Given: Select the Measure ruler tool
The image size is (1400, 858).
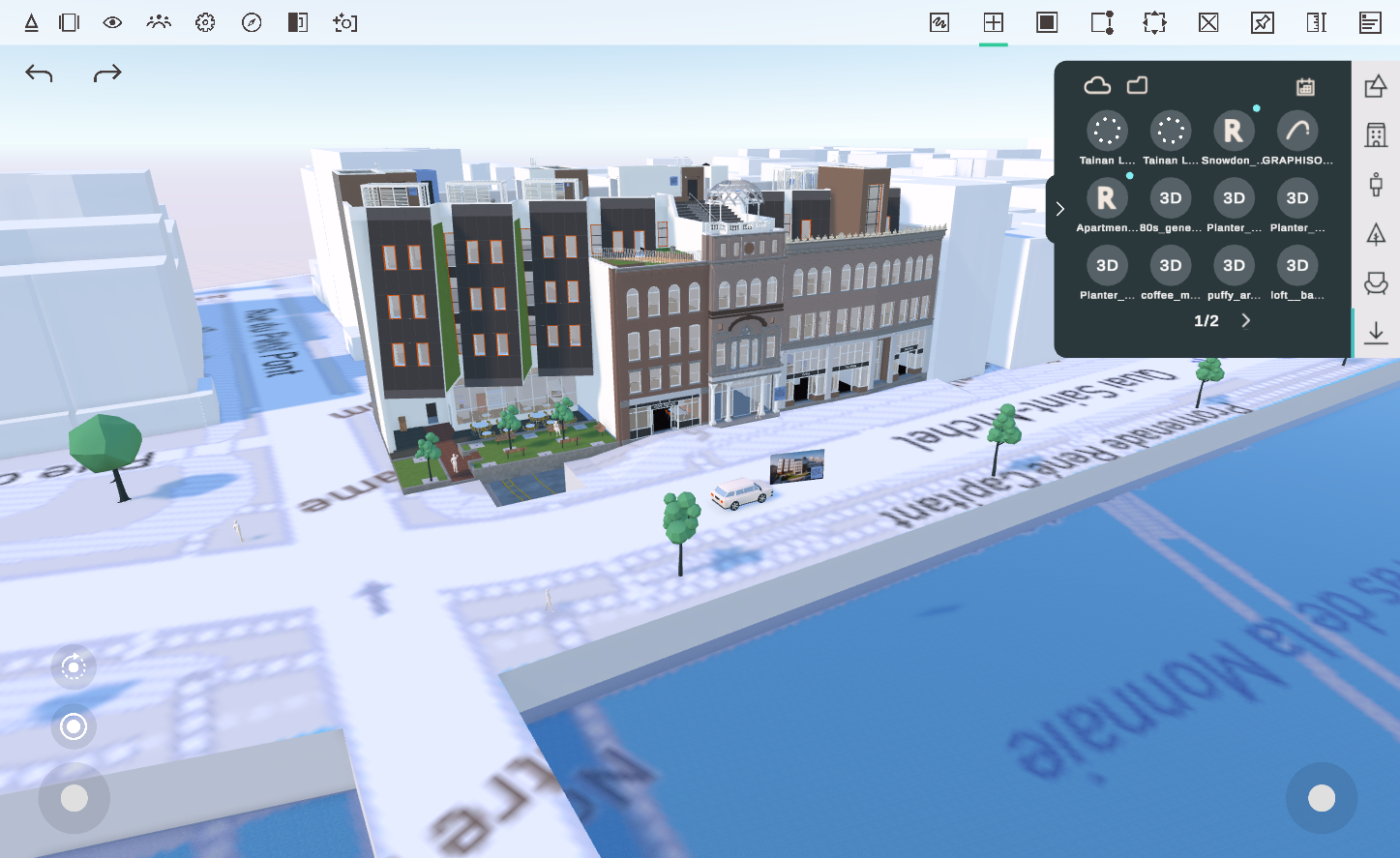Looking at the screenshot, I should tap(1316, 21).
